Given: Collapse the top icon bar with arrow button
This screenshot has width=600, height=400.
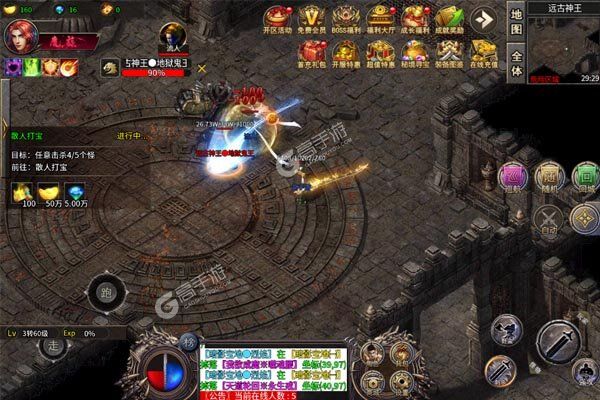Looking at the screenshot, I should [x=484, y=20].
